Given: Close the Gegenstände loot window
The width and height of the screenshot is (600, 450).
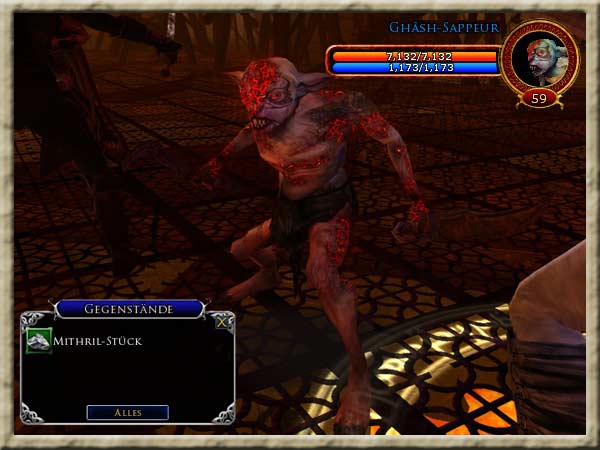Looking at the screenshot, I should (x=221, y=322).
